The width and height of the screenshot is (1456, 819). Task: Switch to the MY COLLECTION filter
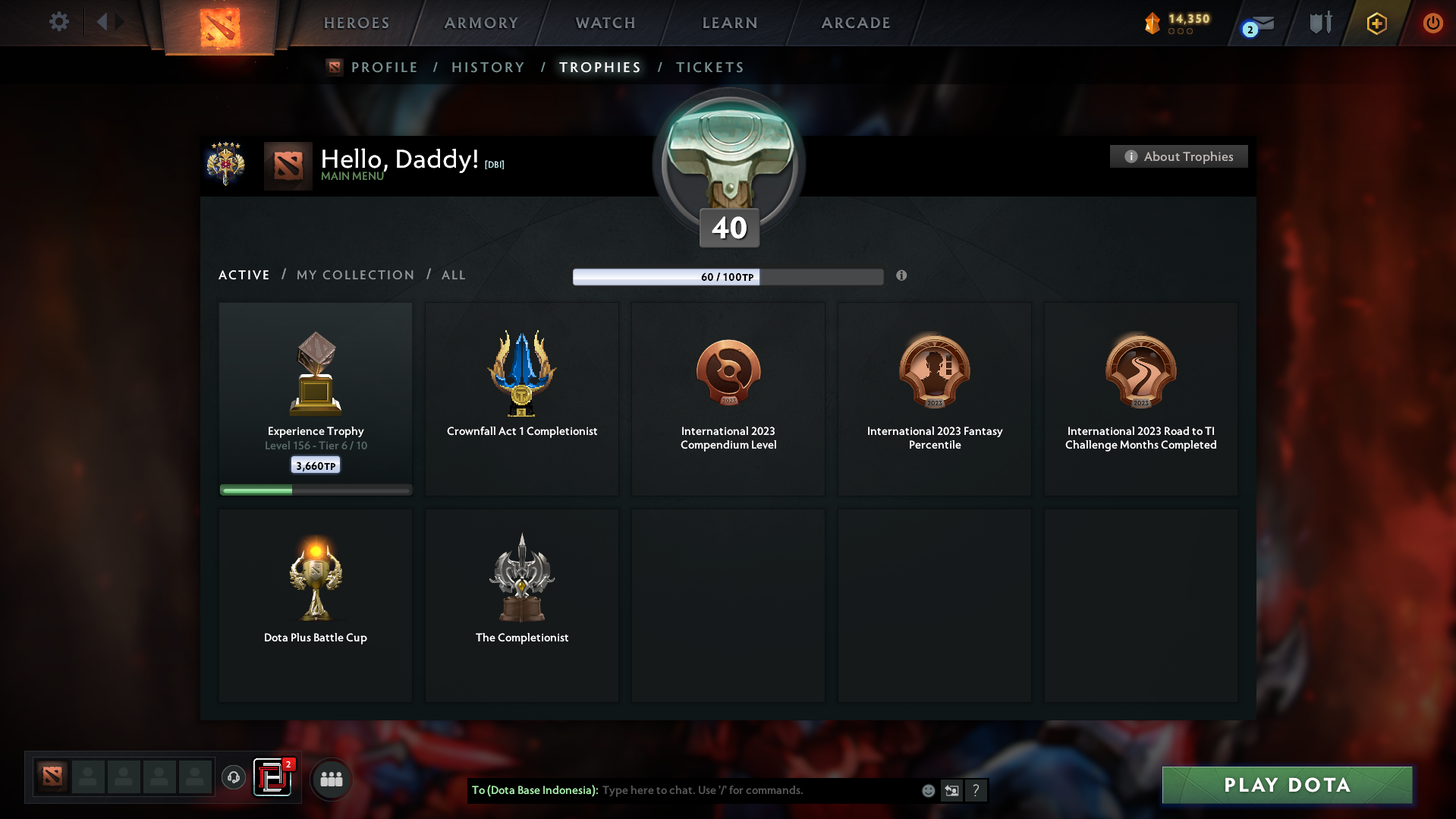tap(354, 275)
